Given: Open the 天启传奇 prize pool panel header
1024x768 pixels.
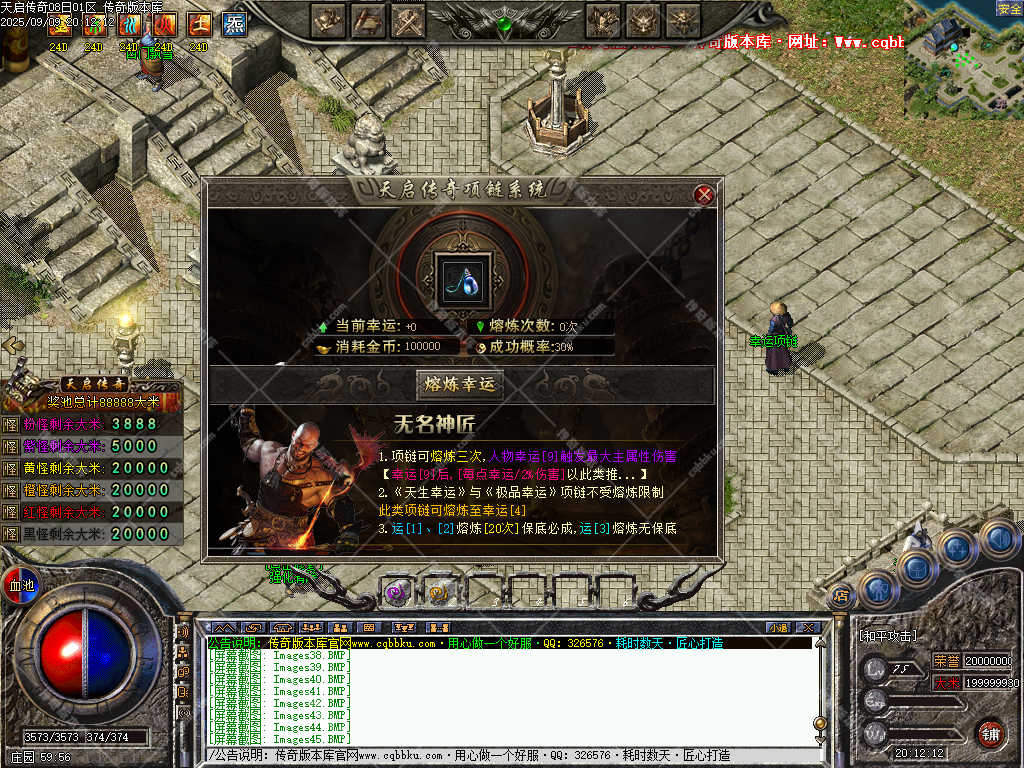Looking at the screenshot, I should pyautogui.click(x=95, y=383).
